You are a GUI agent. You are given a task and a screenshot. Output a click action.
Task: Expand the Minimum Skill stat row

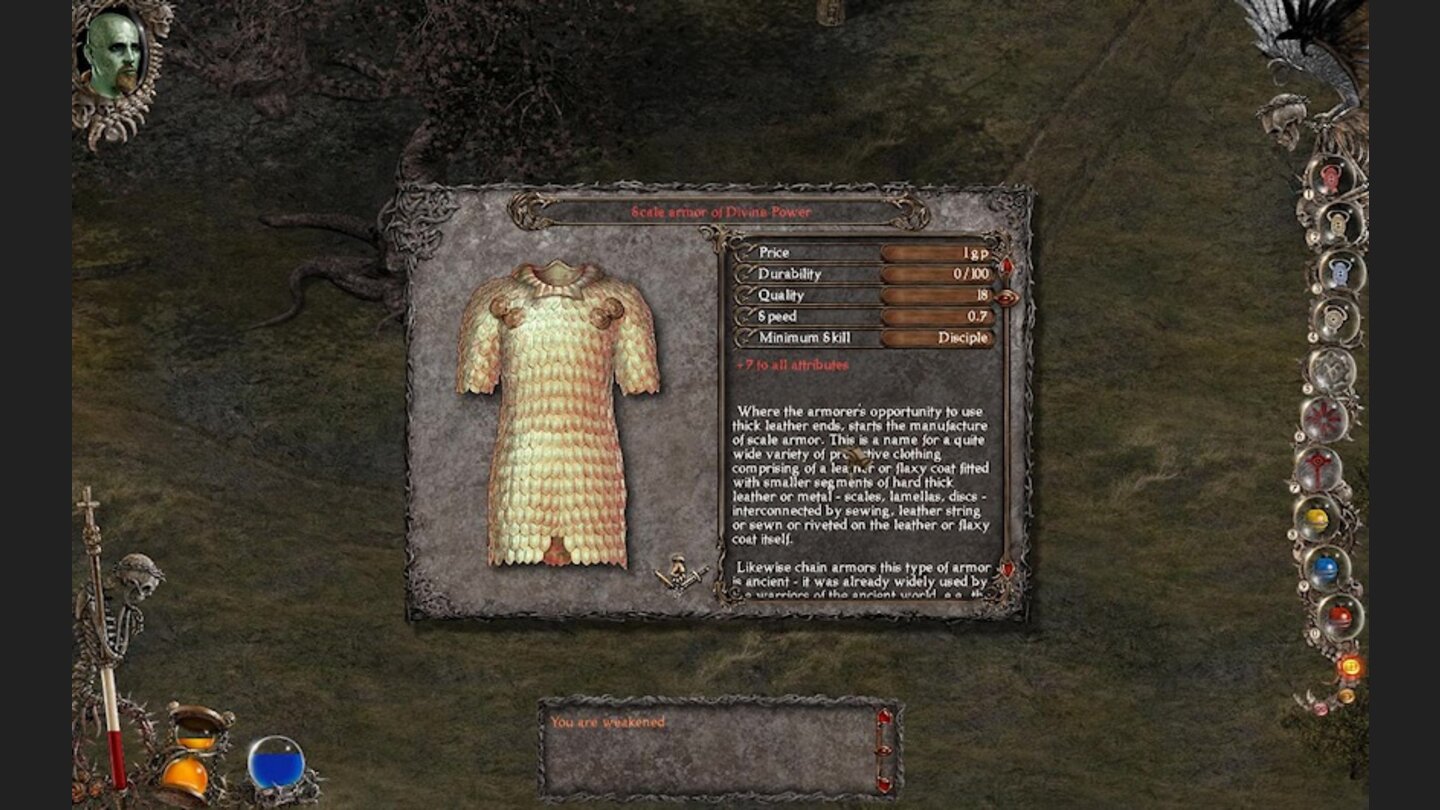tap(815, 338)
